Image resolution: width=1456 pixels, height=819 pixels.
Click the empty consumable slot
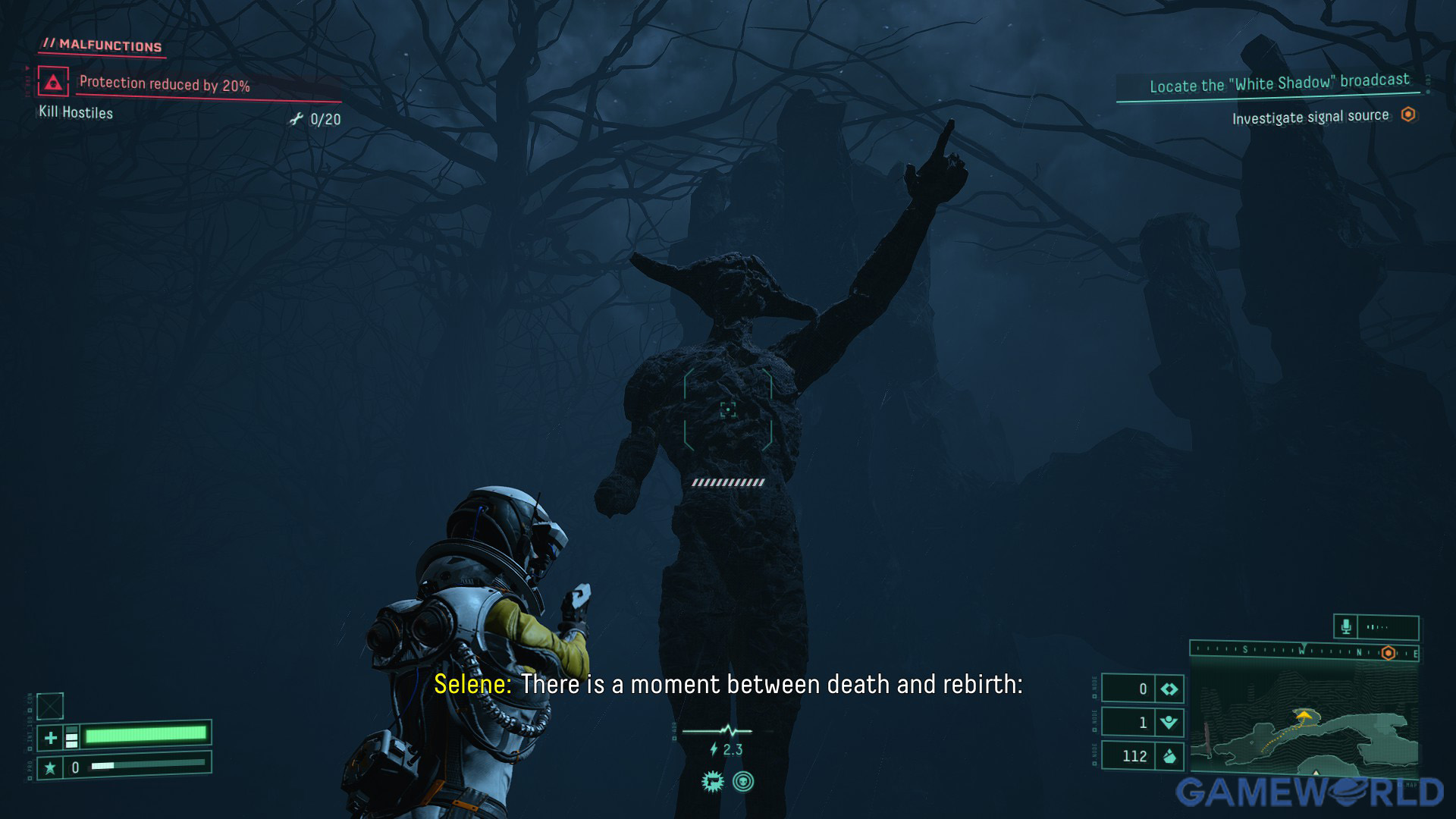point(50,706)
